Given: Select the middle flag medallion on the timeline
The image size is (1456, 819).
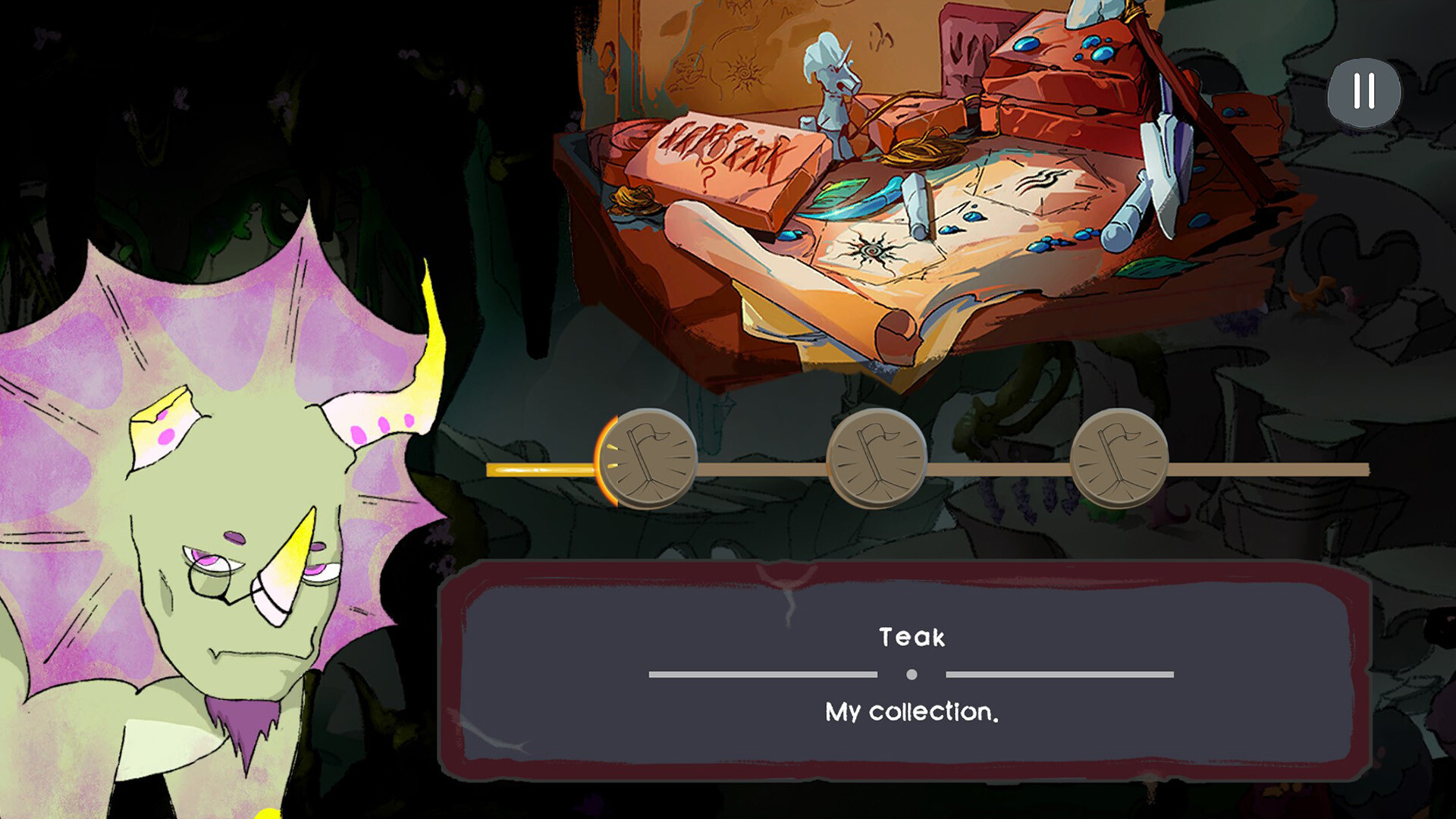Looking at the screenshot, I should click(880, 459).
